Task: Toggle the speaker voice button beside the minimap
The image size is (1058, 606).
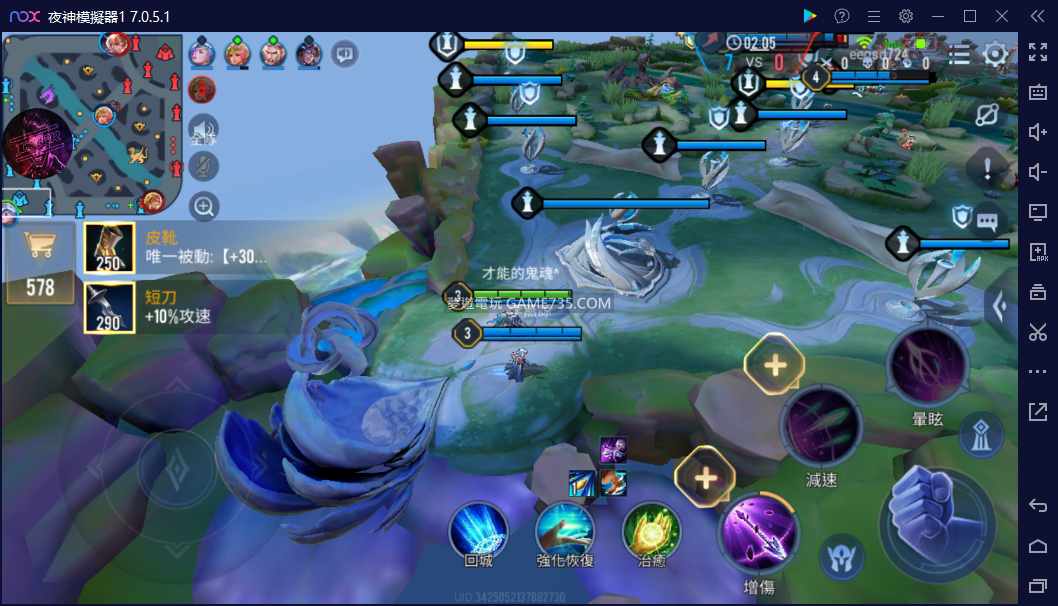Action: pos(203,130)
